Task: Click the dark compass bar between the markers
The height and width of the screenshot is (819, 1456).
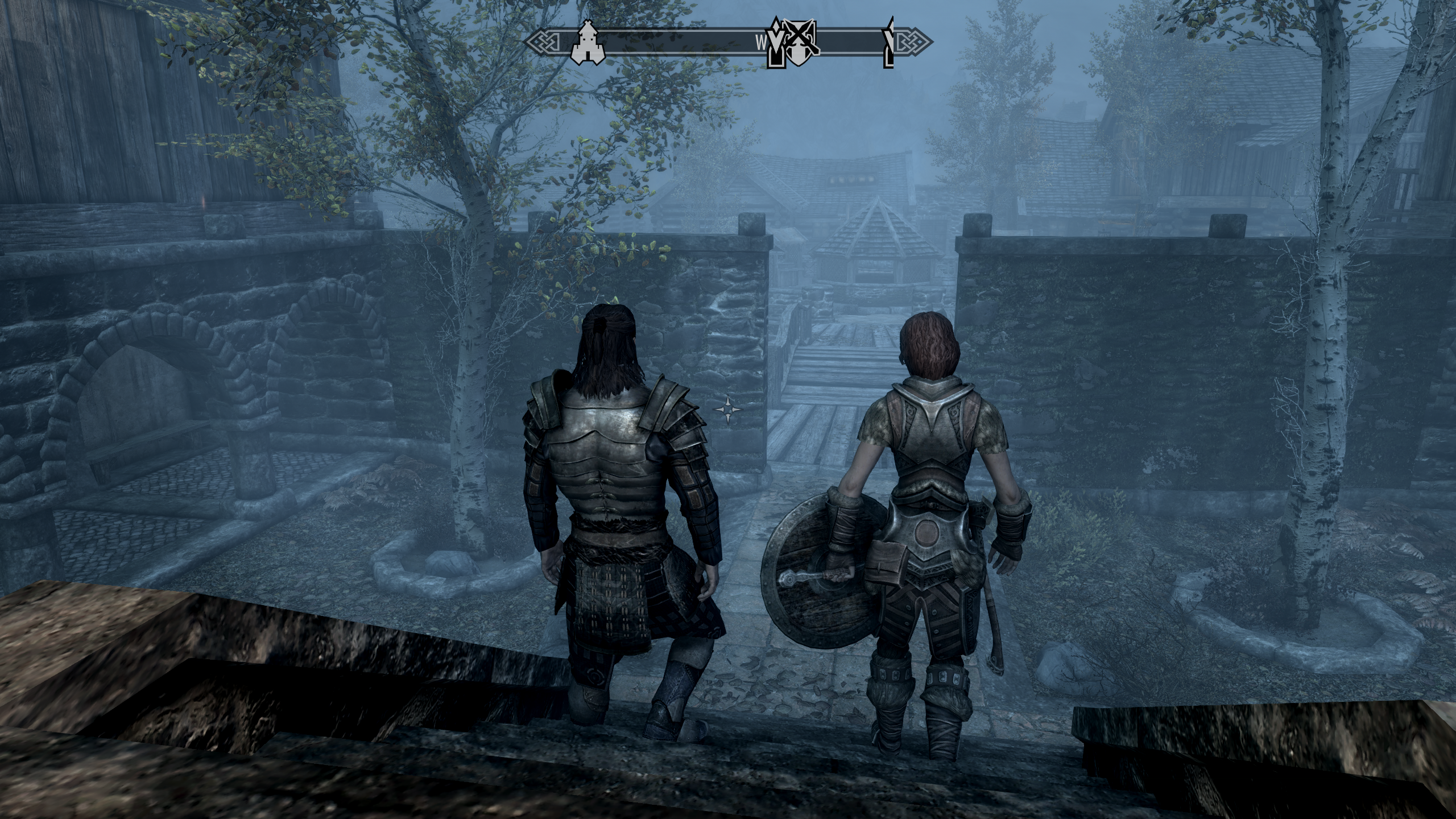Action: click(x=682, y=41)
